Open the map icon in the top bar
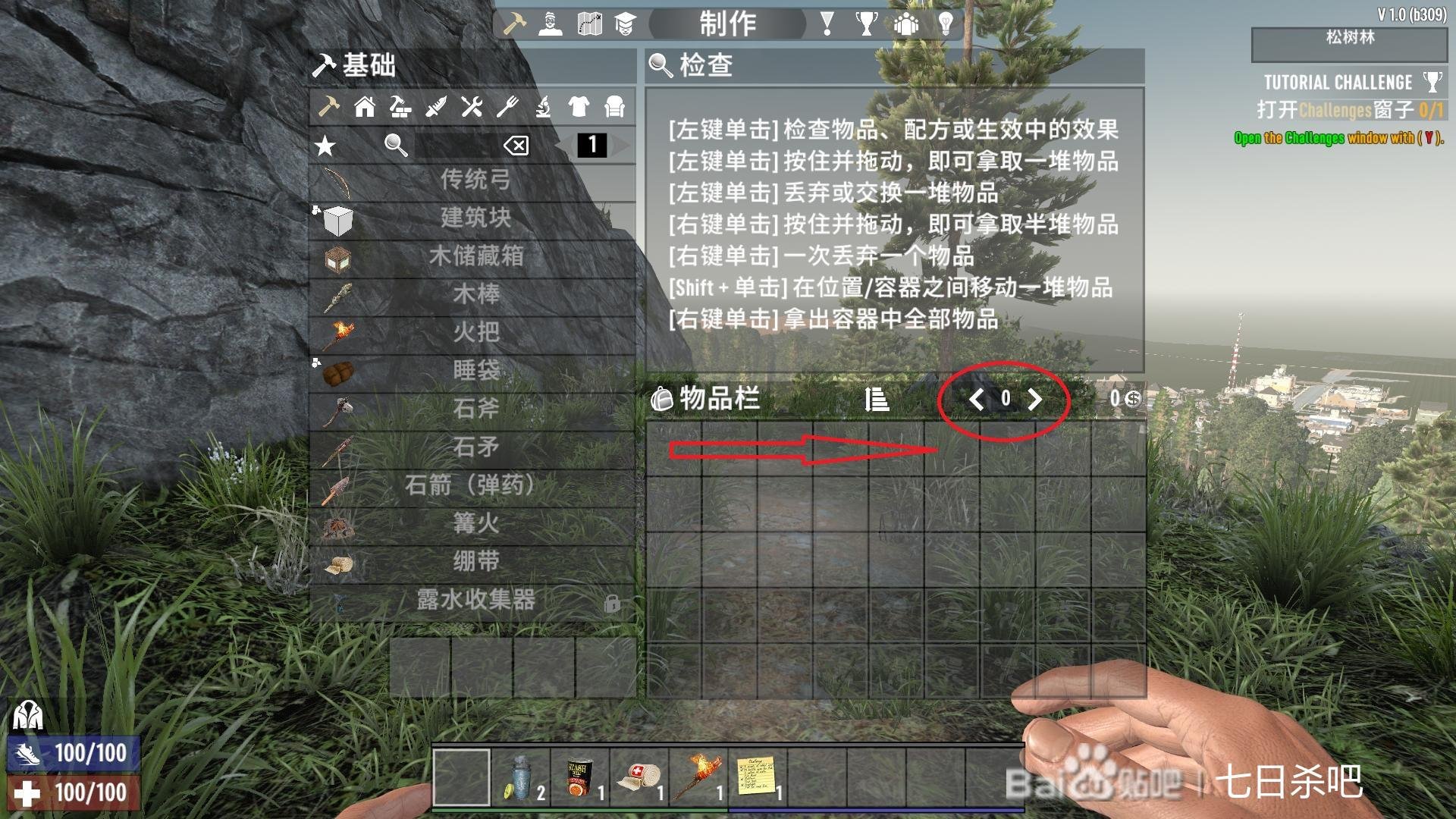Screen dimensions: 1456x819 coord(589,24)
